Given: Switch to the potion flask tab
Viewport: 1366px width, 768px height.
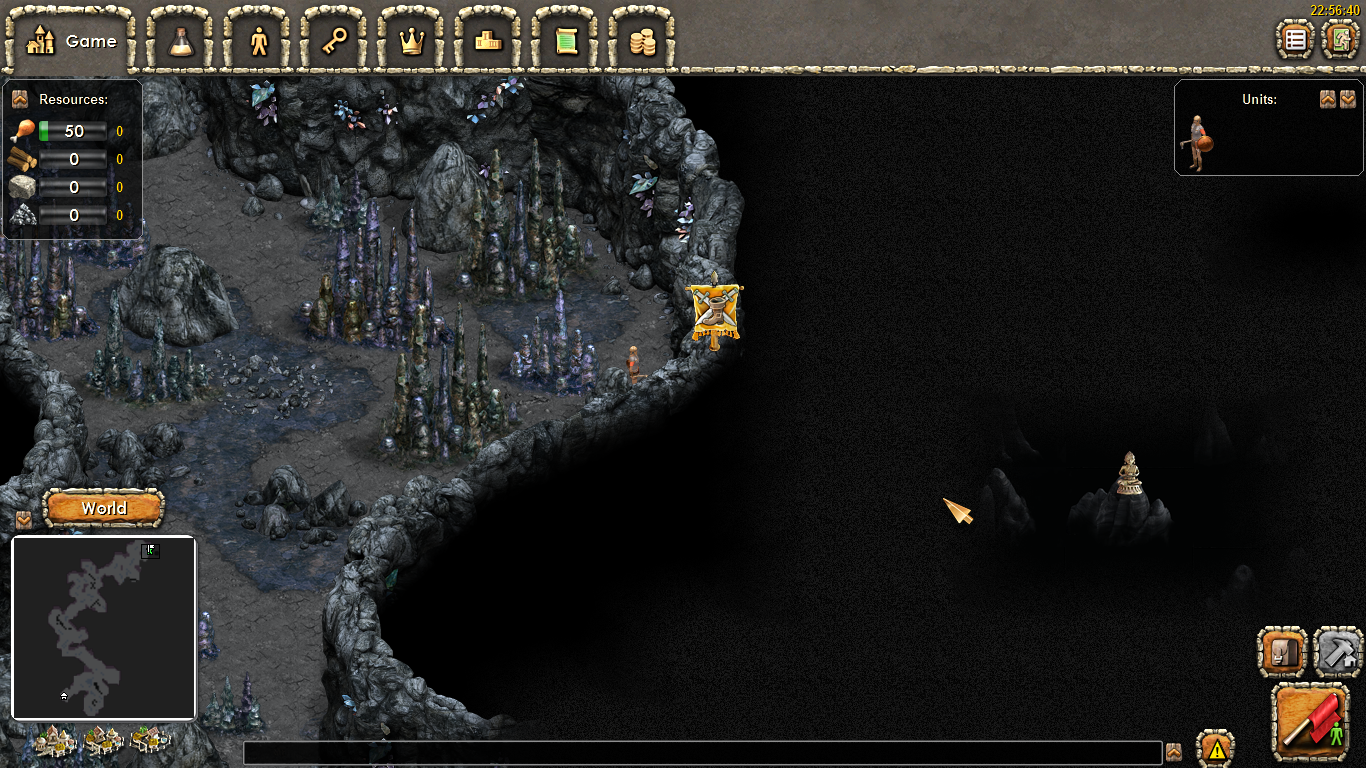Looking at the screenshot, I should coord(181,41).
